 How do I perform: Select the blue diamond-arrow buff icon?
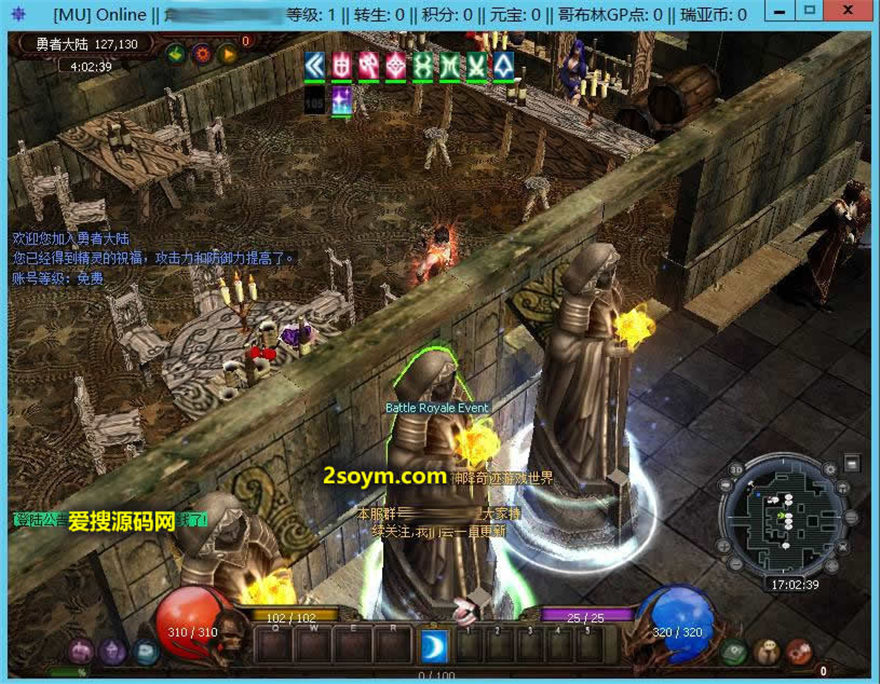pos(504,66)
